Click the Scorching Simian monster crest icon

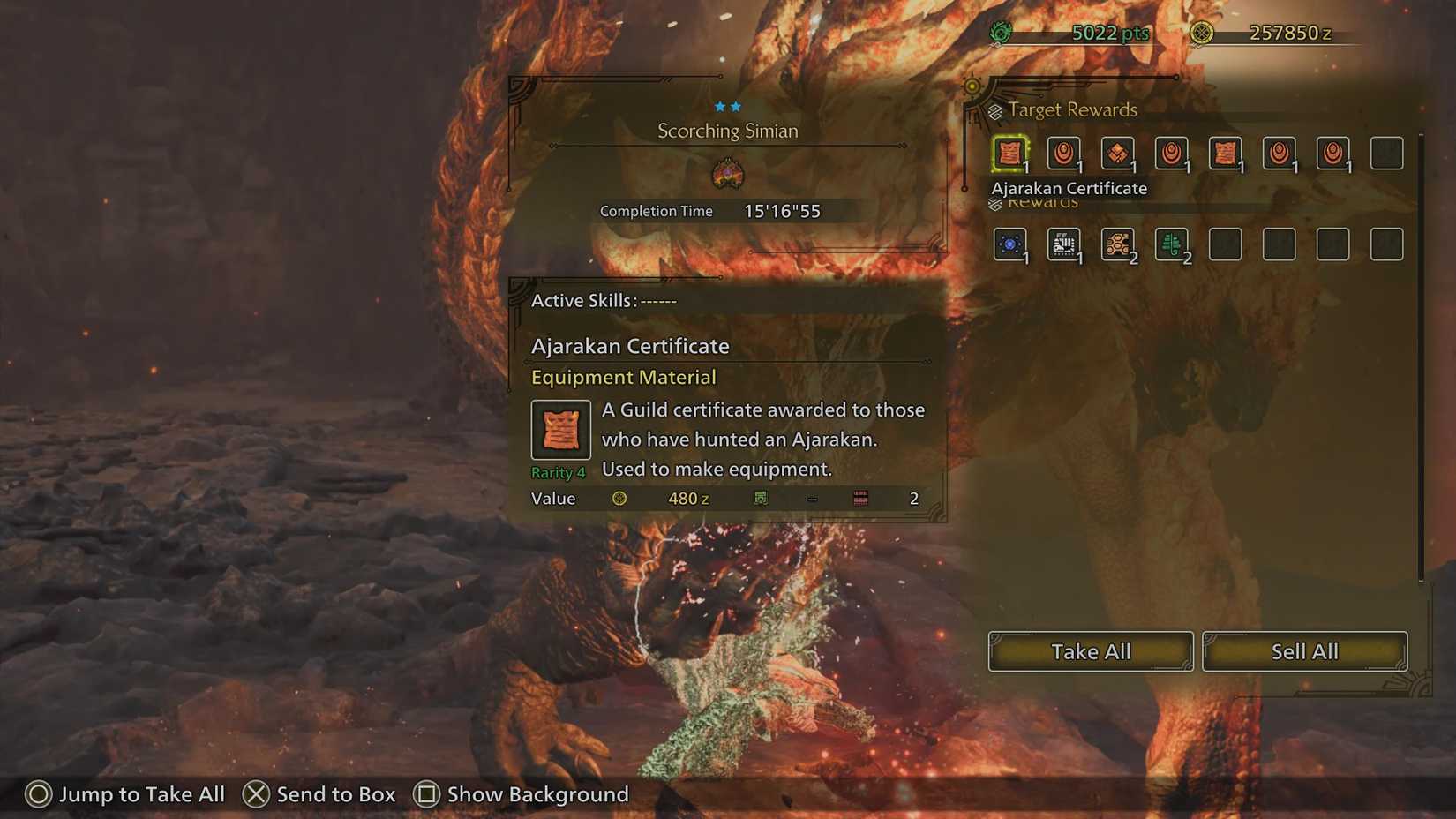(x=729, y=174)
